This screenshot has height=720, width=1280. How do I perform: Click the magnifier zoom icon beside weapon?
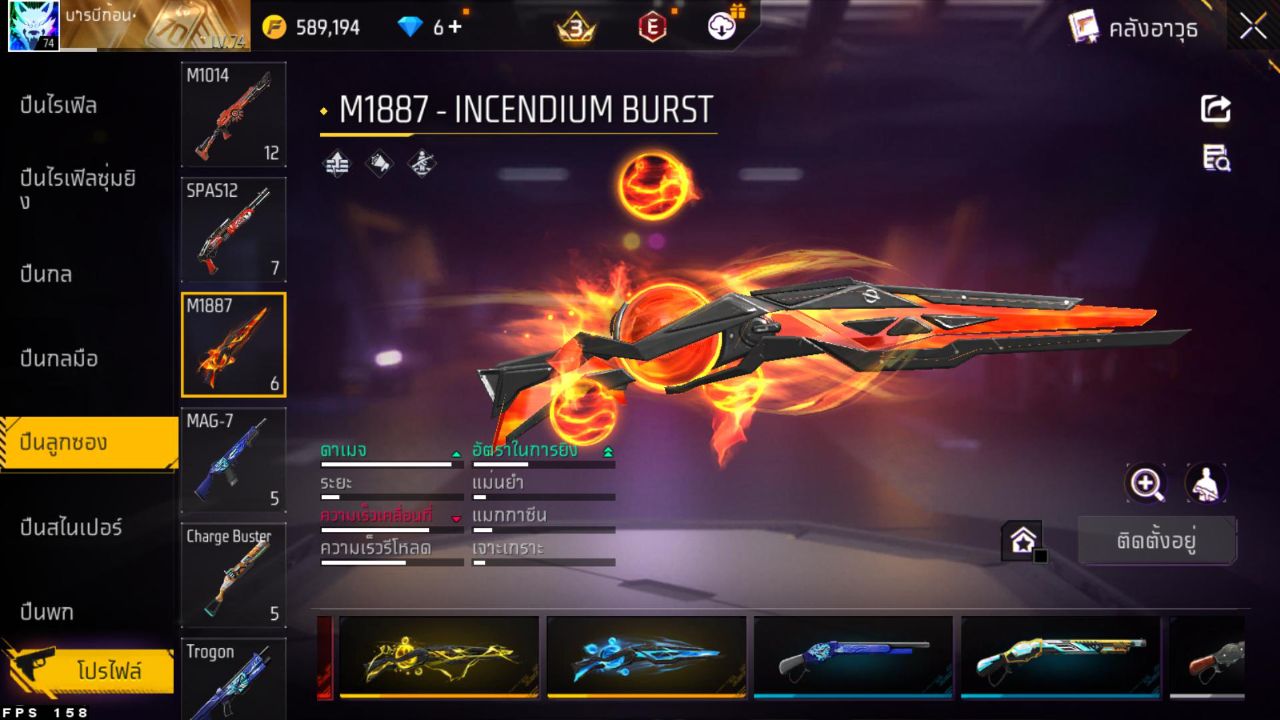[x=1146, y=484]
